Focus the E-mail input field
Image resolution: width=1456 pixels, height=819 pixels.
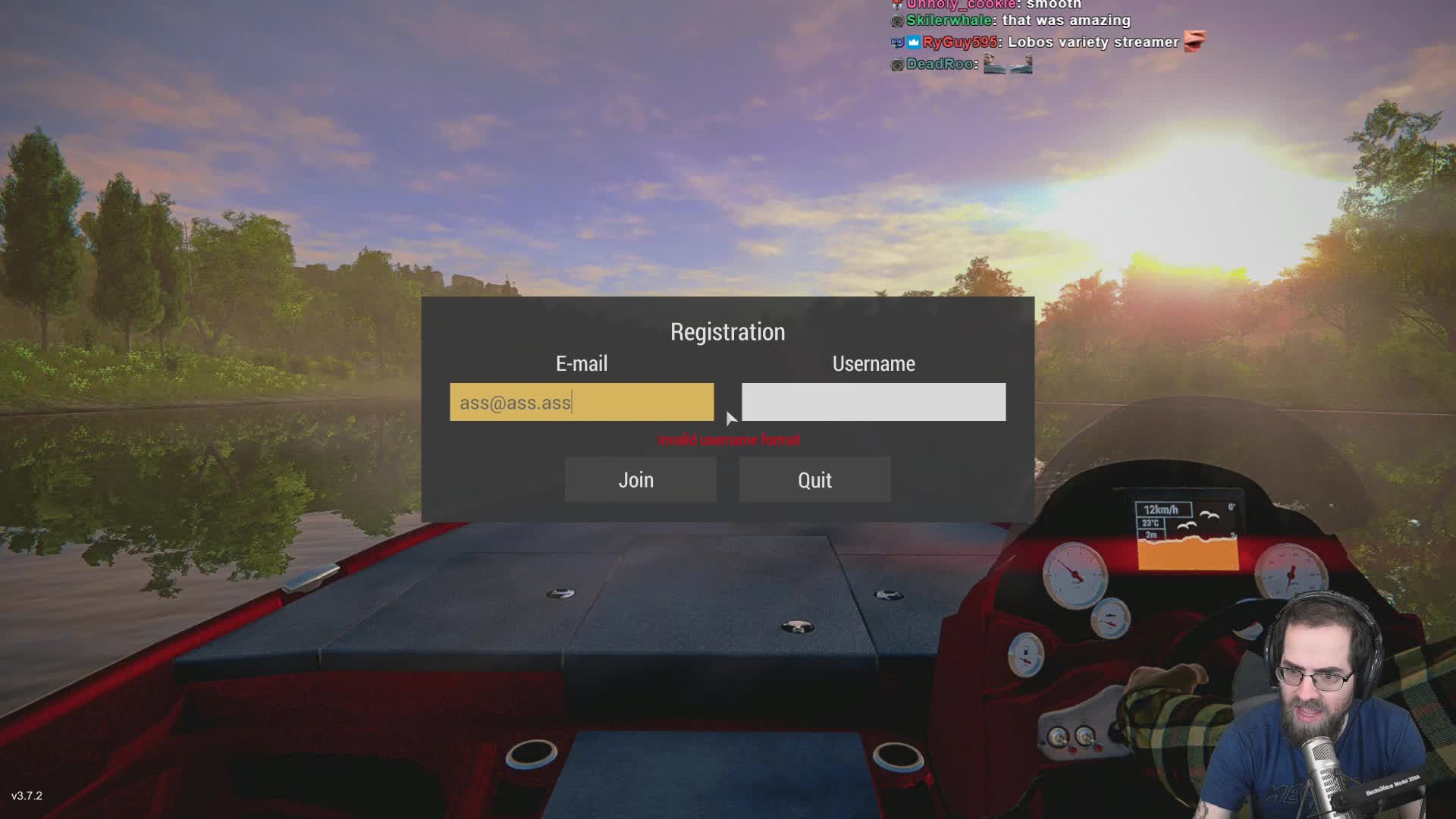[x=581, y=402]
